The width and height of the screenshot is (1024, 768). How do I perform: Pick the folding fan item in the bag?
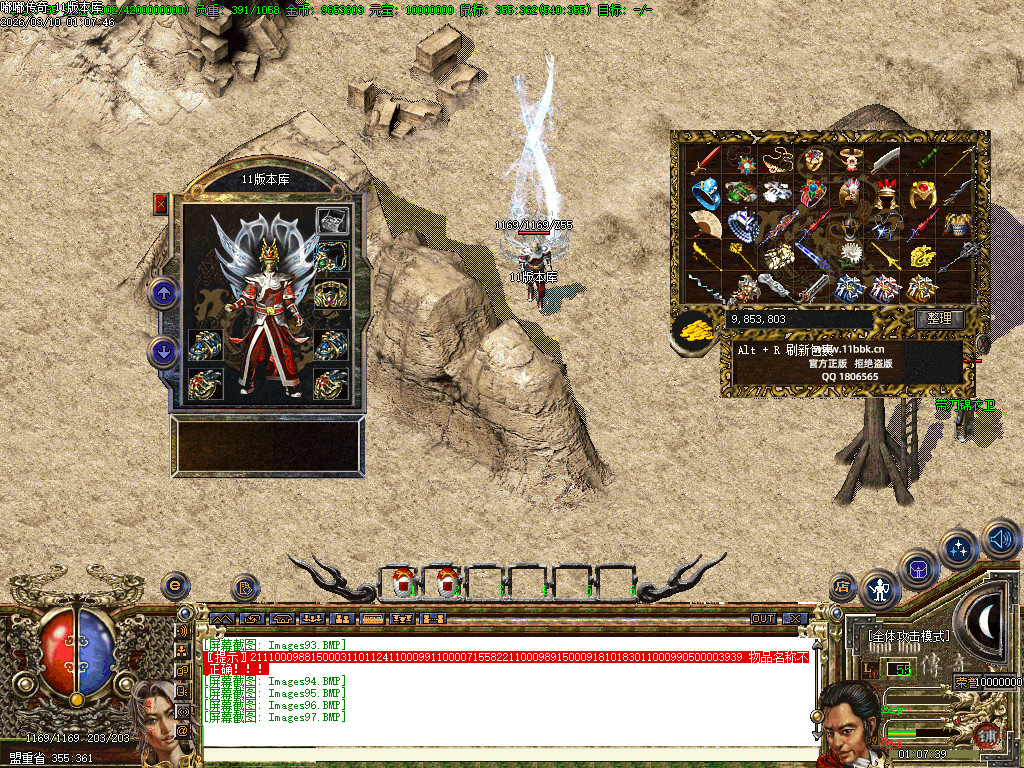[x=705, y=224]
